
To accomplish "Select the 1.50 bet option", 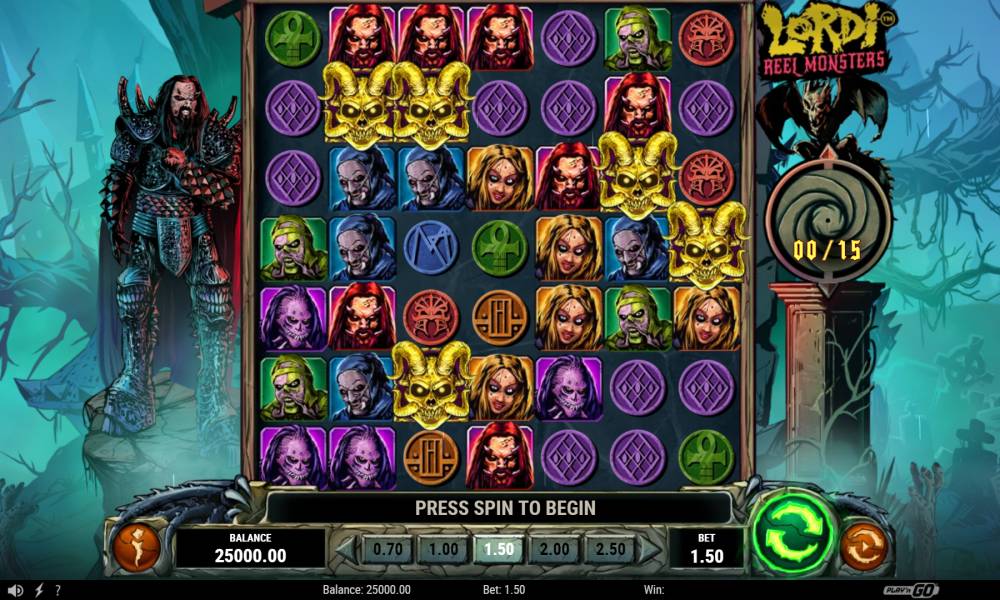I will [x=498, y=549].
